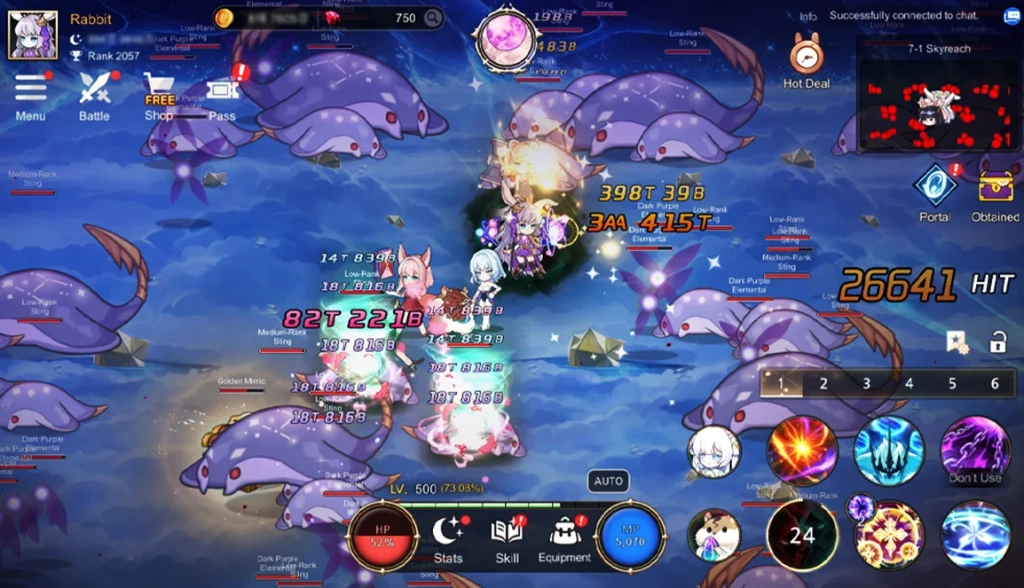Click the magnifier beside the currency bar

click(432, 18)
